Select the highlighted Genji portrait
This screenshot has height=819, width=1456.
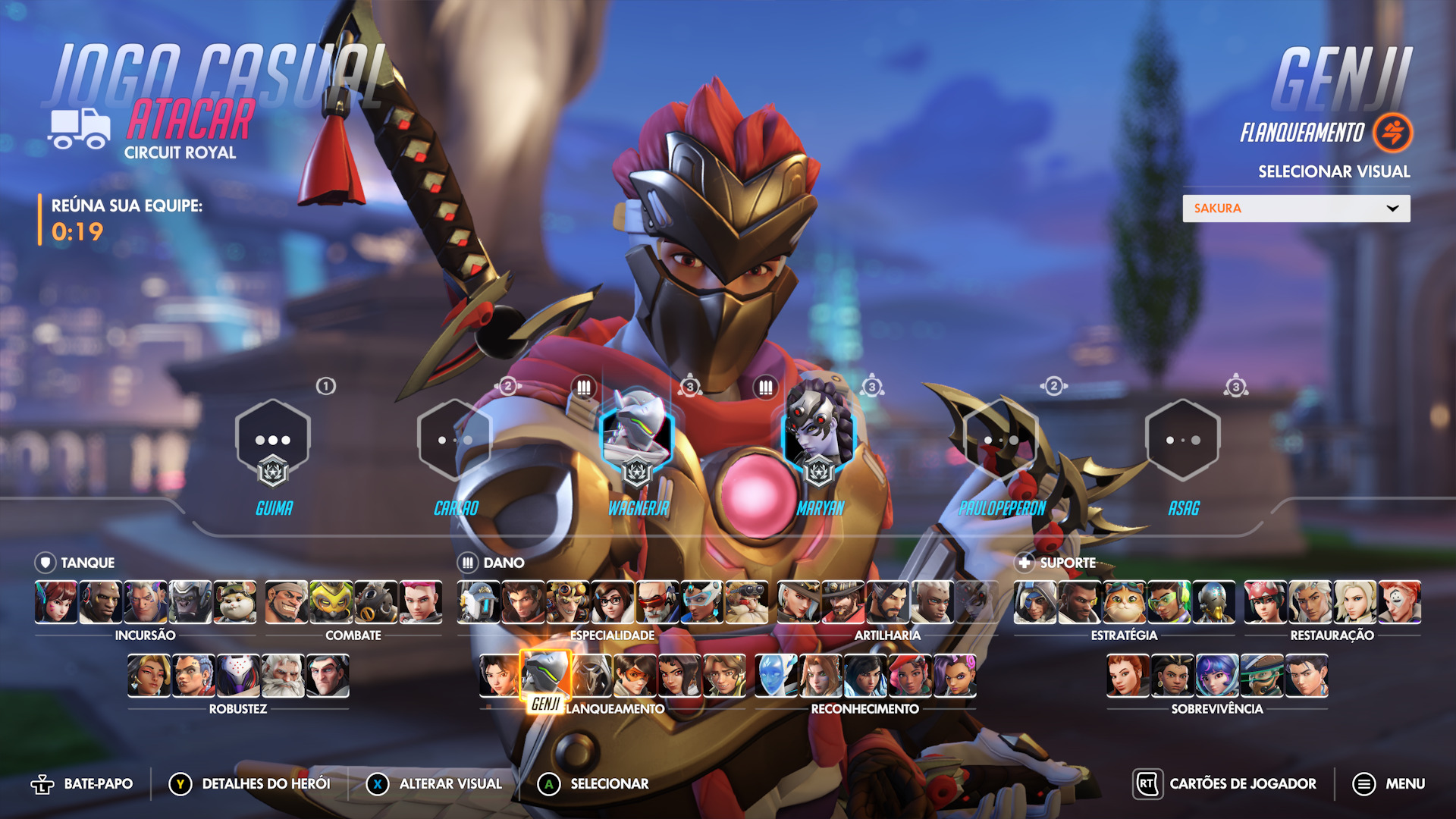point(545,676)
